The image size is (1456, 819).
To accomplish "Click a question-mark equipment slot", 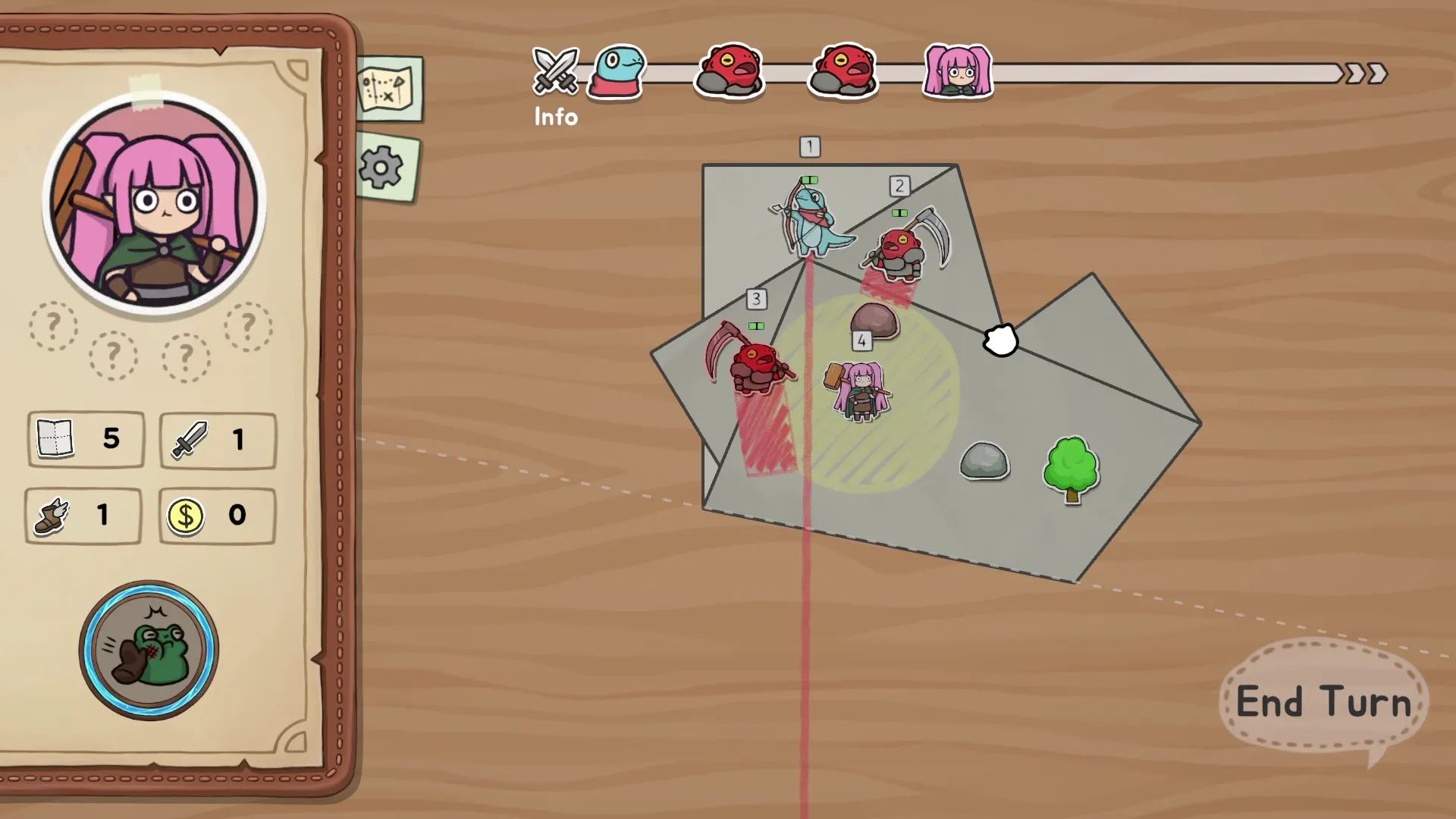I will click(x=53, y=326).
